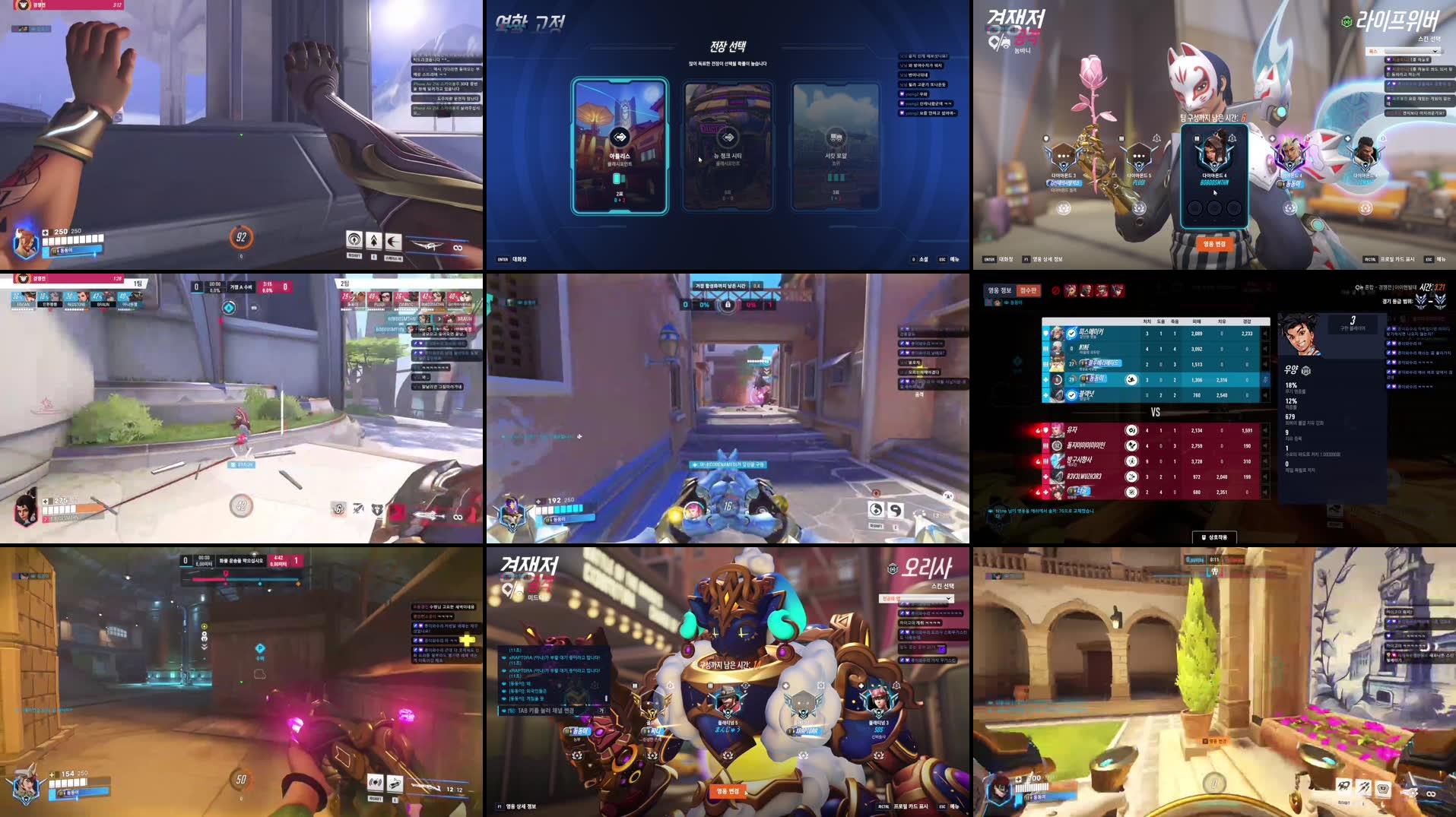Toggle the 가 Korean input indicator in the chat box
Image resolution: width=1456 pixels, height=817 pixels.
pos(601,710)
